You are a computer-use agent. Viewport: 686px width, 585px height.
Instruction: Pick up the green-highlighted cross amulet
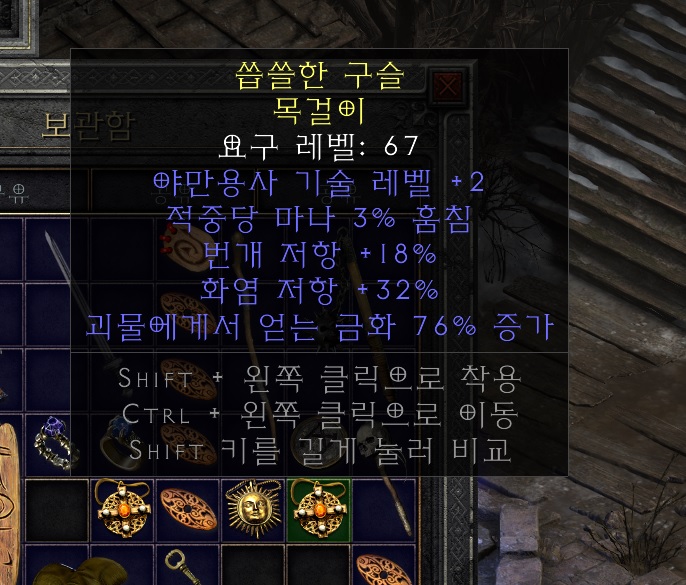[319, 508]
